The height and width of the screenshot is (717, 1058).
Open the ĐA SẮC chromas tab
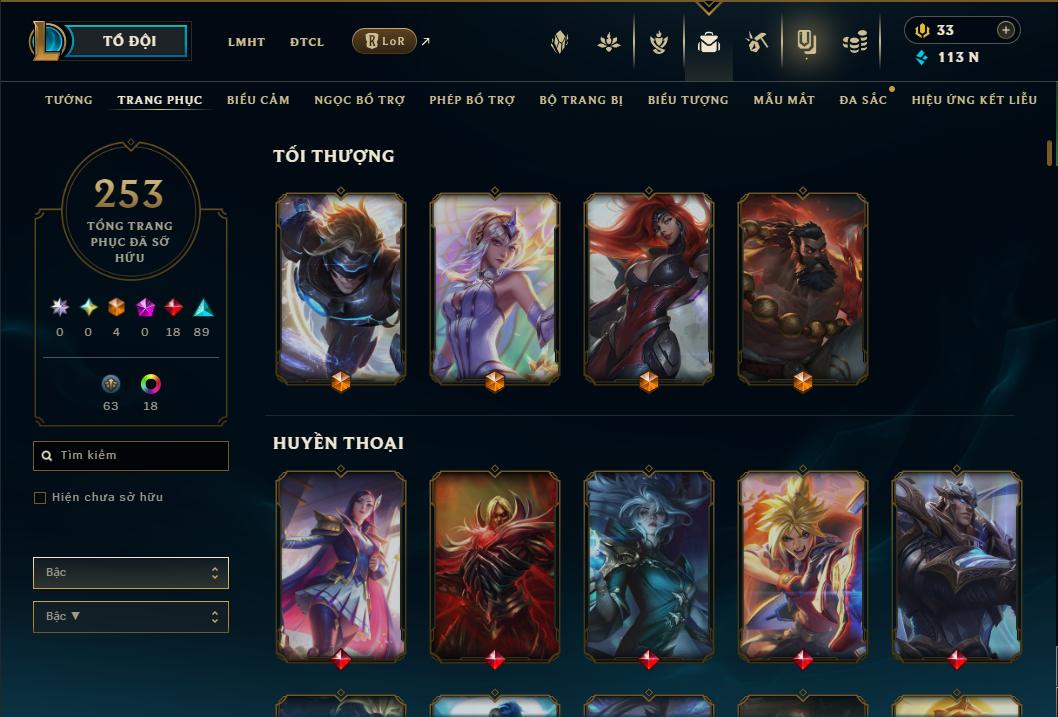point(863,100)
